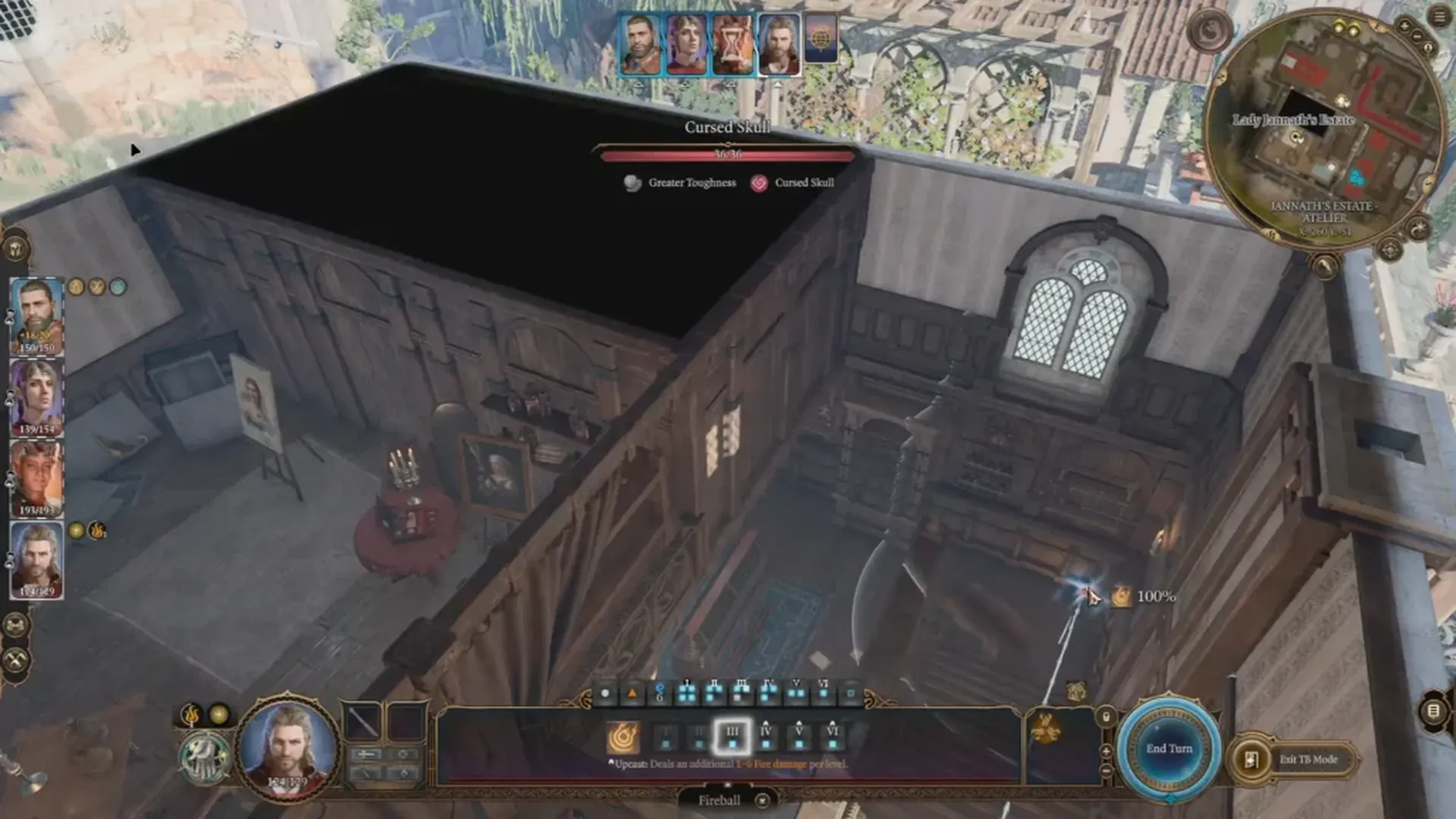Click the End Turn button
Image resolution: width=1456 pixels, height=819 pixels.
pos(1168,748)
